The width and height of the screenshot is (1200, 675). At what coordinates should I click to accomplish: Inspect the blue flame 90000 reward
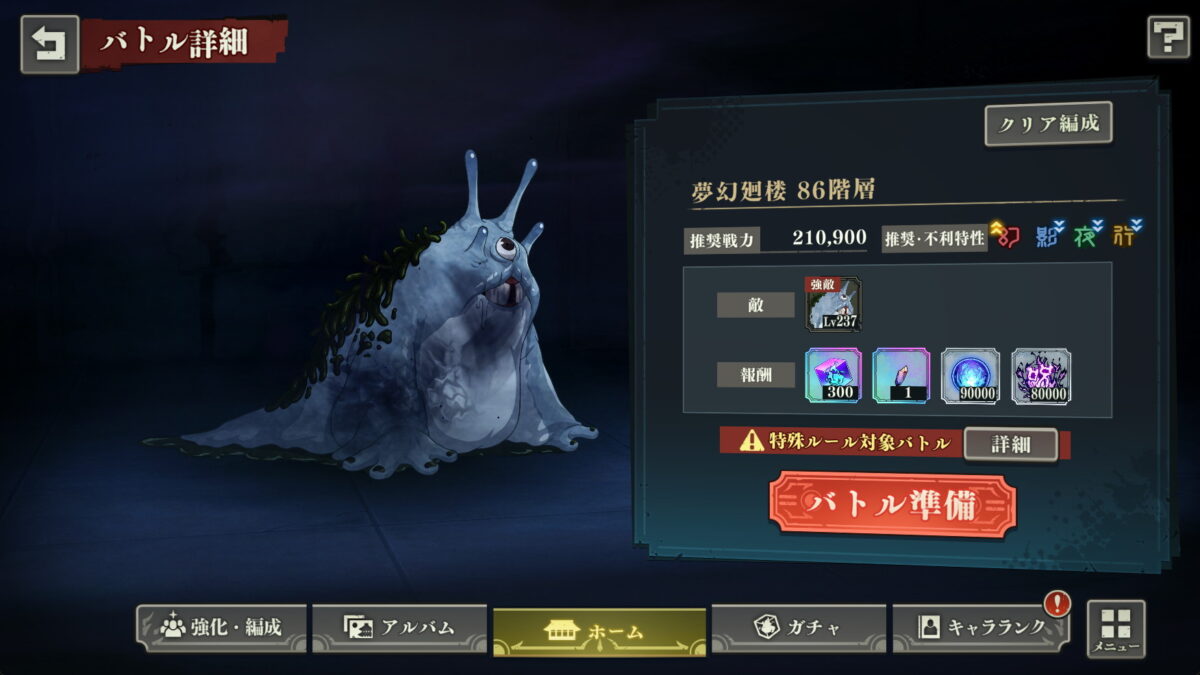(x=970, y=376)
